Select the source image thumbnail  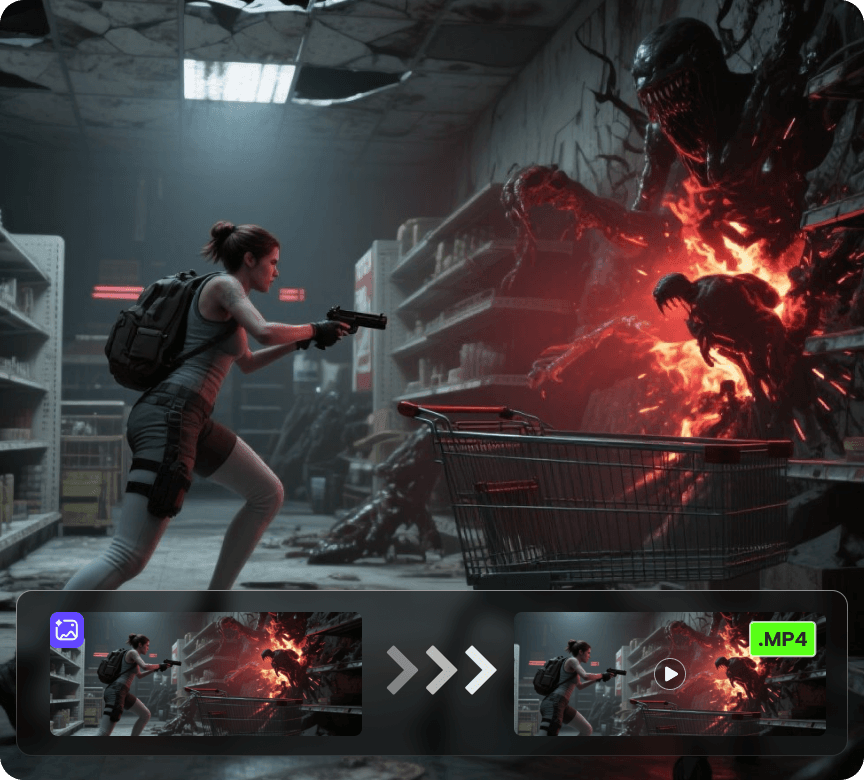tap(206, 674)
